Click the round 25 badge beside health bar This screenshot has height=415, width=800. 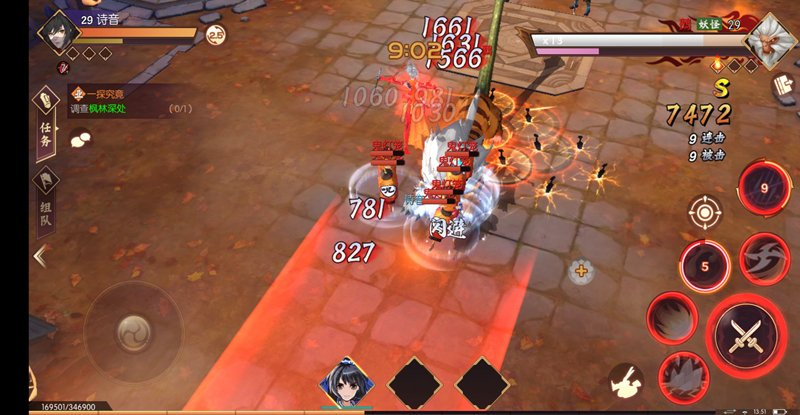coord(215,35)
